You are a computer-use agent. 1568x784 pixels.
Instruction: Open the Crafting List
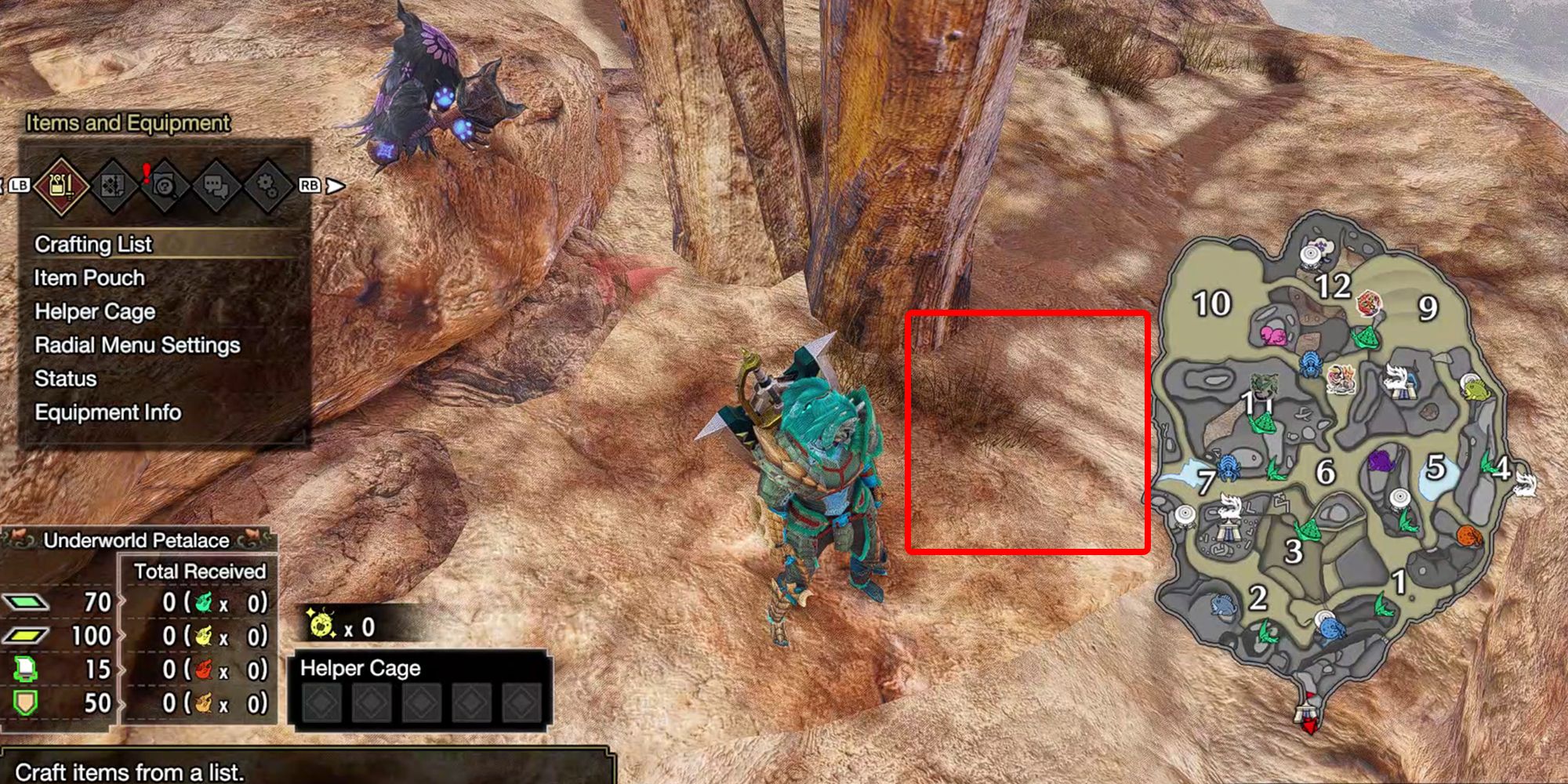coord(92,244)
